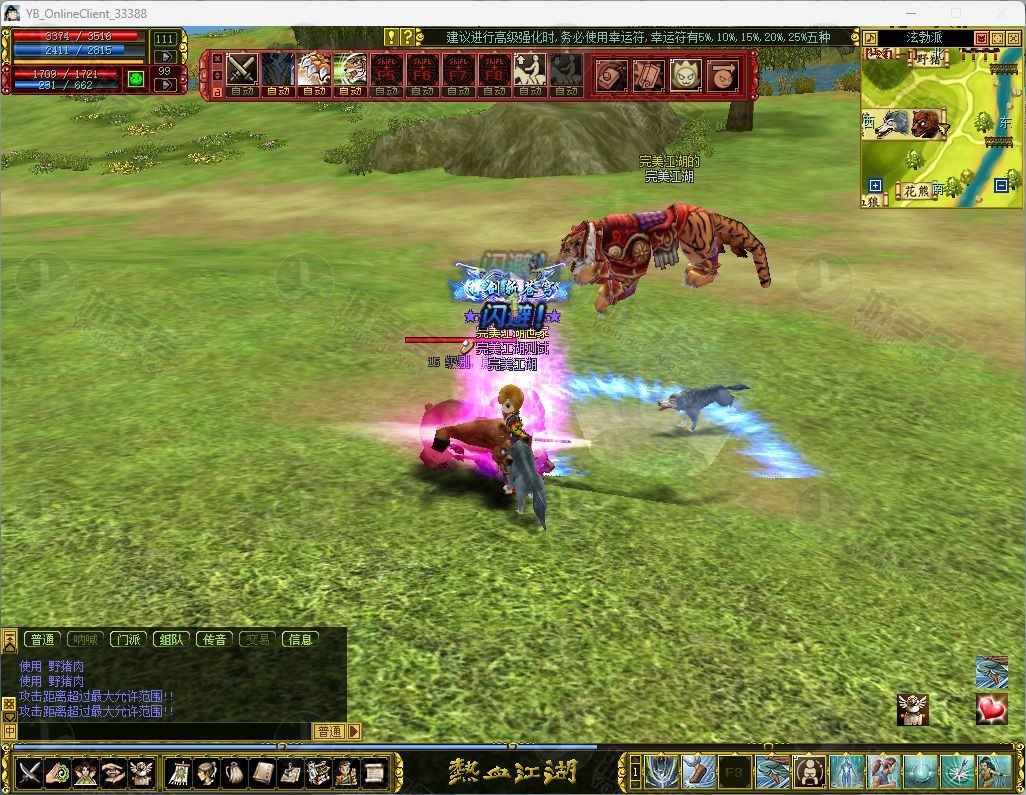Open the blue fish icon at right edge

[x=991, y=671]
